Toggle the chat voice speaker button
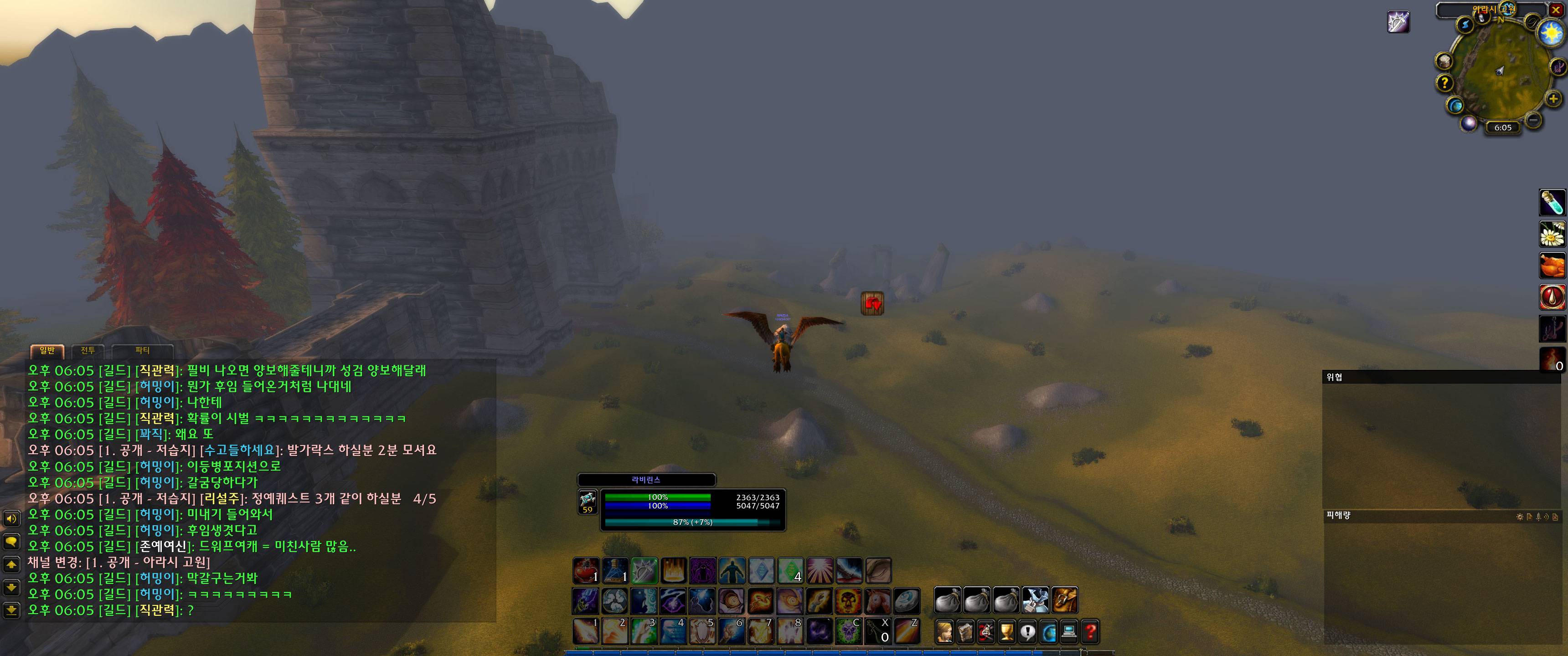 (11, 518)
